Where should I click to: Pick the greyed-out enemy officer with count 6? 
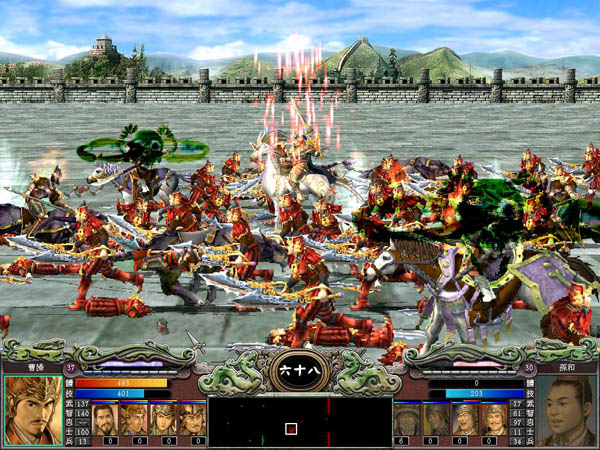tap(406, 418)
